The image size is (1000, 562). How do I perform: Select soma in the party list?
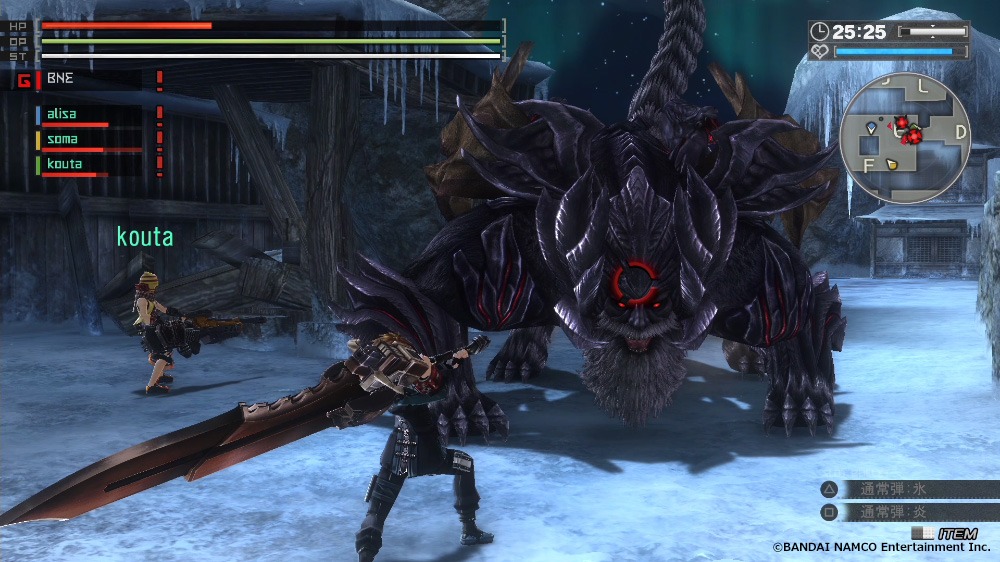point(62,139)
